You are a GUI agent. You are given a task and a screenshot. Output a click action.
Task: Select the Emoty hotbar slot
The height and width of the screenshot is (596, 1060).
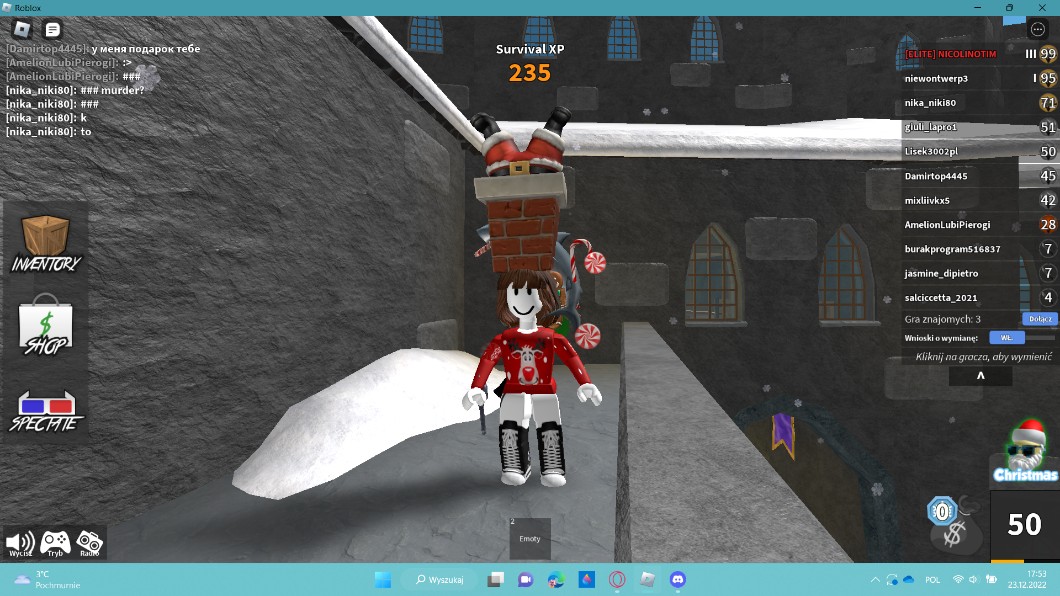pyautogui.click(x=529, y=538)
